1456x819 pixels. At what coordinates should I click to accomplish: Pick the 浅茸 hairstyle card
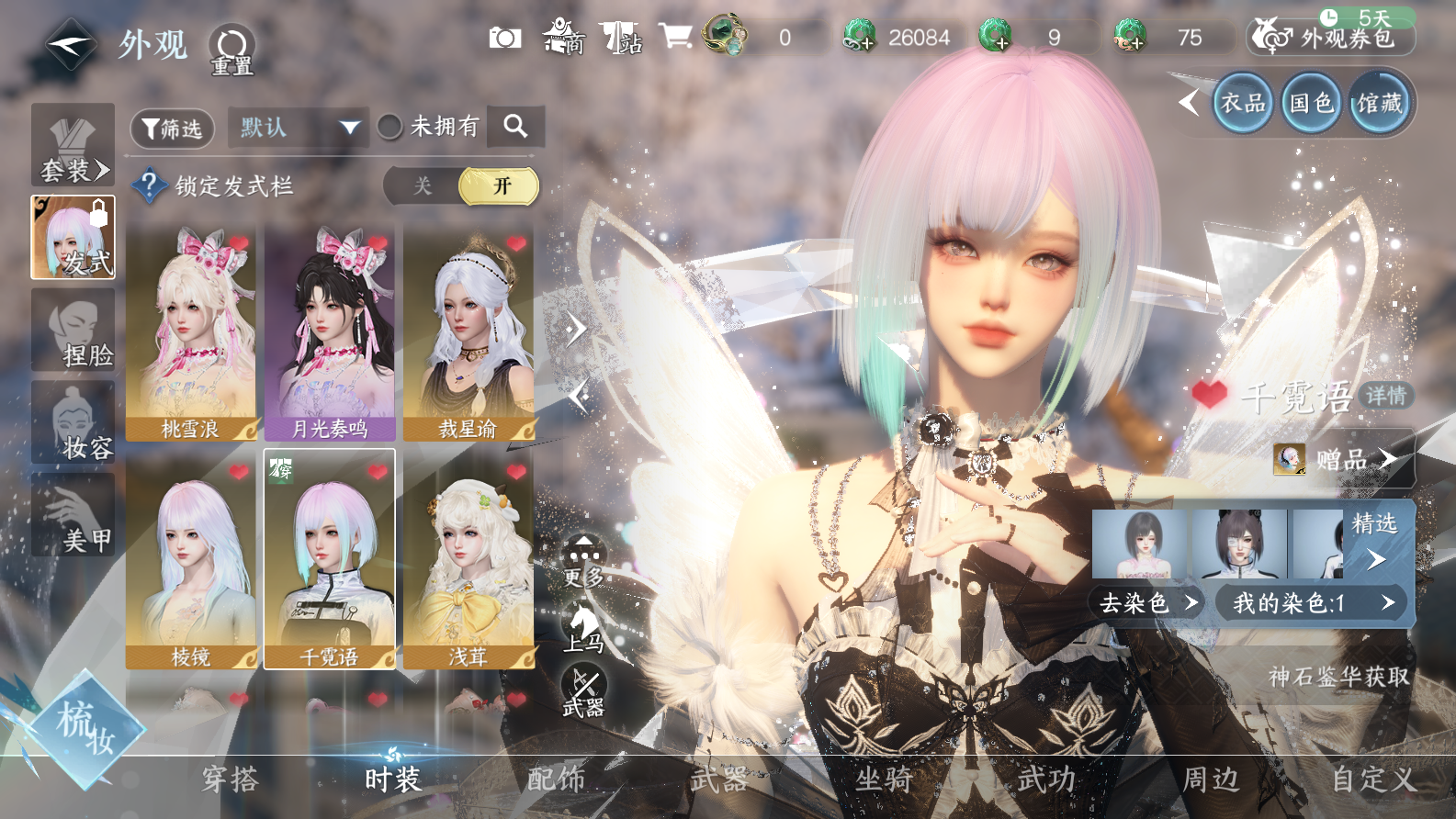pyautogui.click(x=468, y=560)
